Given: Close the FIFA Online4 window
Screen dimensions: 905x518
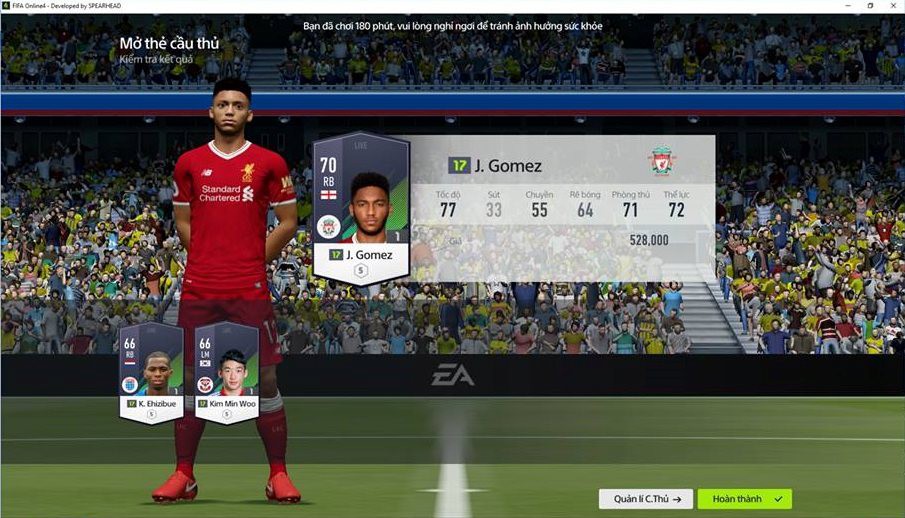Looking at the screenshot, I should click(893, 6).
